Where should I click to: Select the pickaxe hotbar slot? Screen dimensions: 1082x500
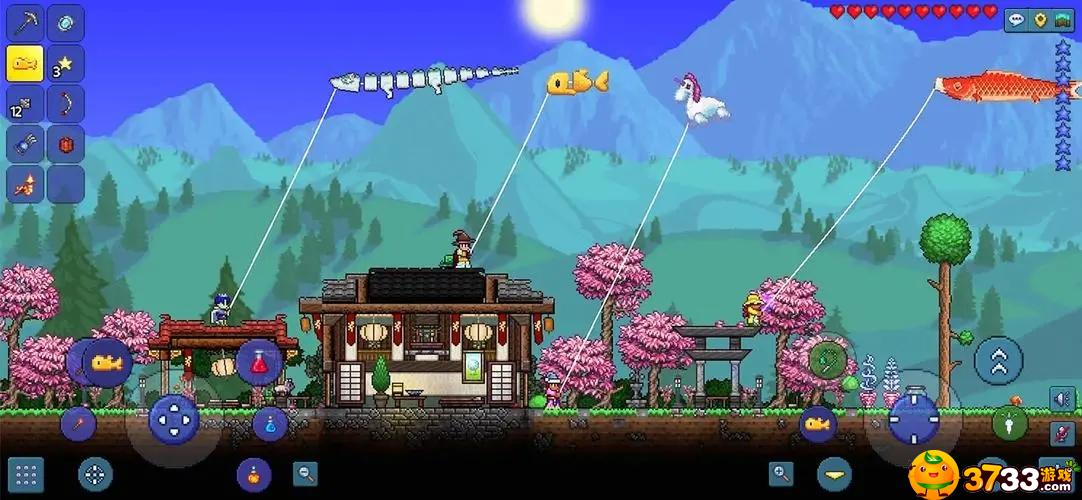[25, 22]
